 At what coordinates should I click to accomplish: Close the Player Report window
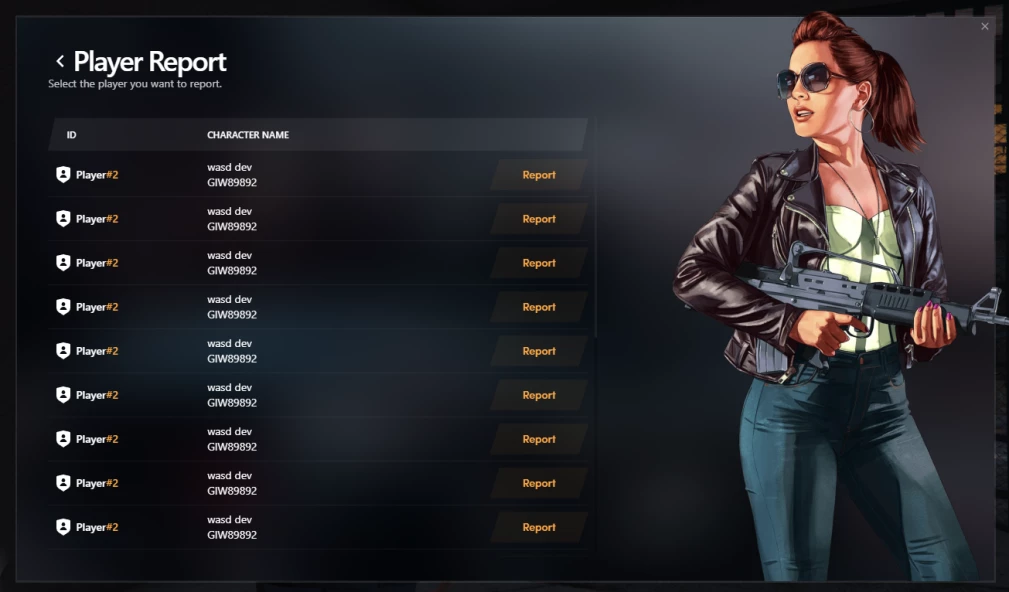[984, 27]
